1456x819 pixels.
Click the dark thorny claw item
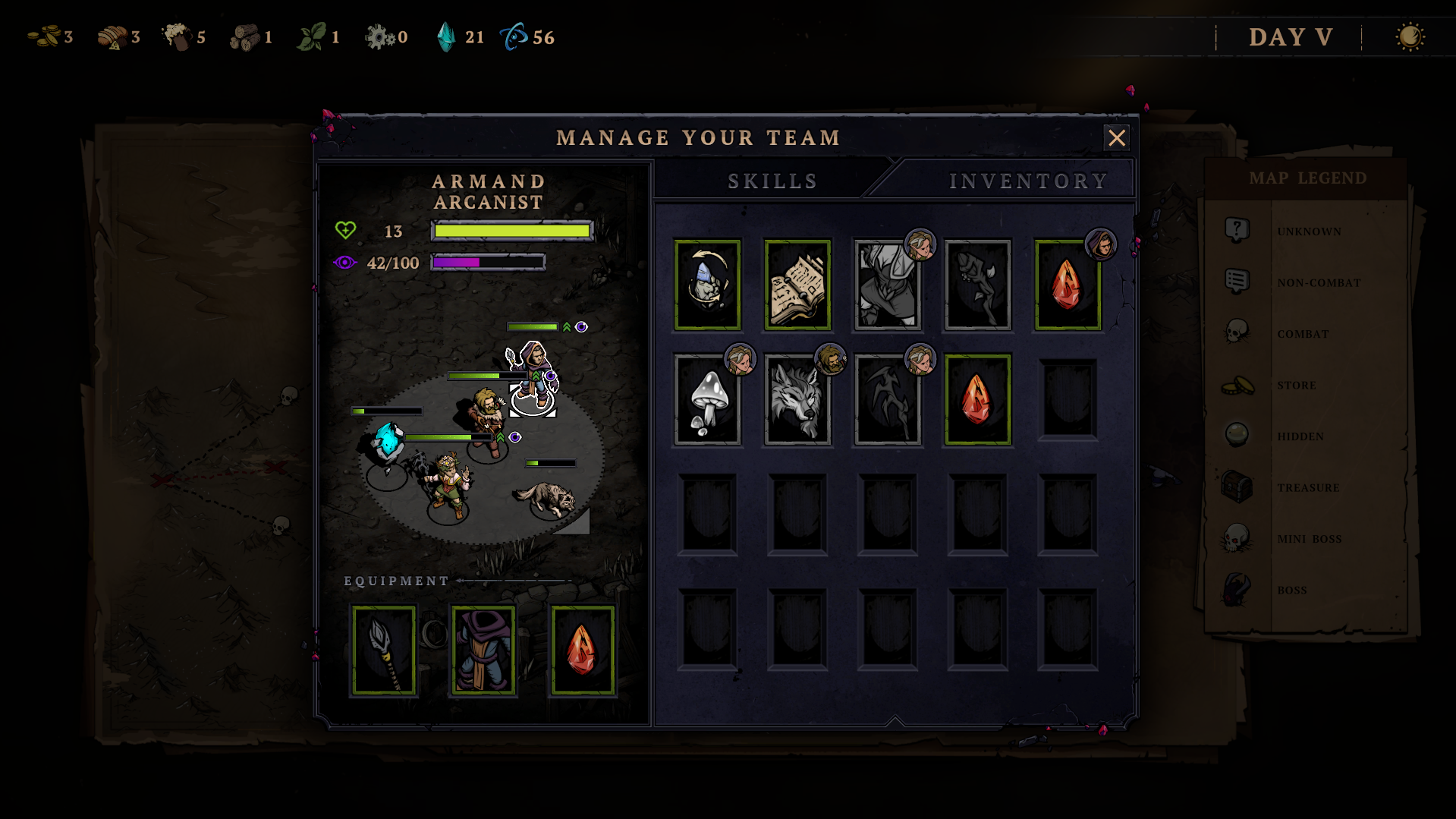pyautogui.click(x=887, y=400)
